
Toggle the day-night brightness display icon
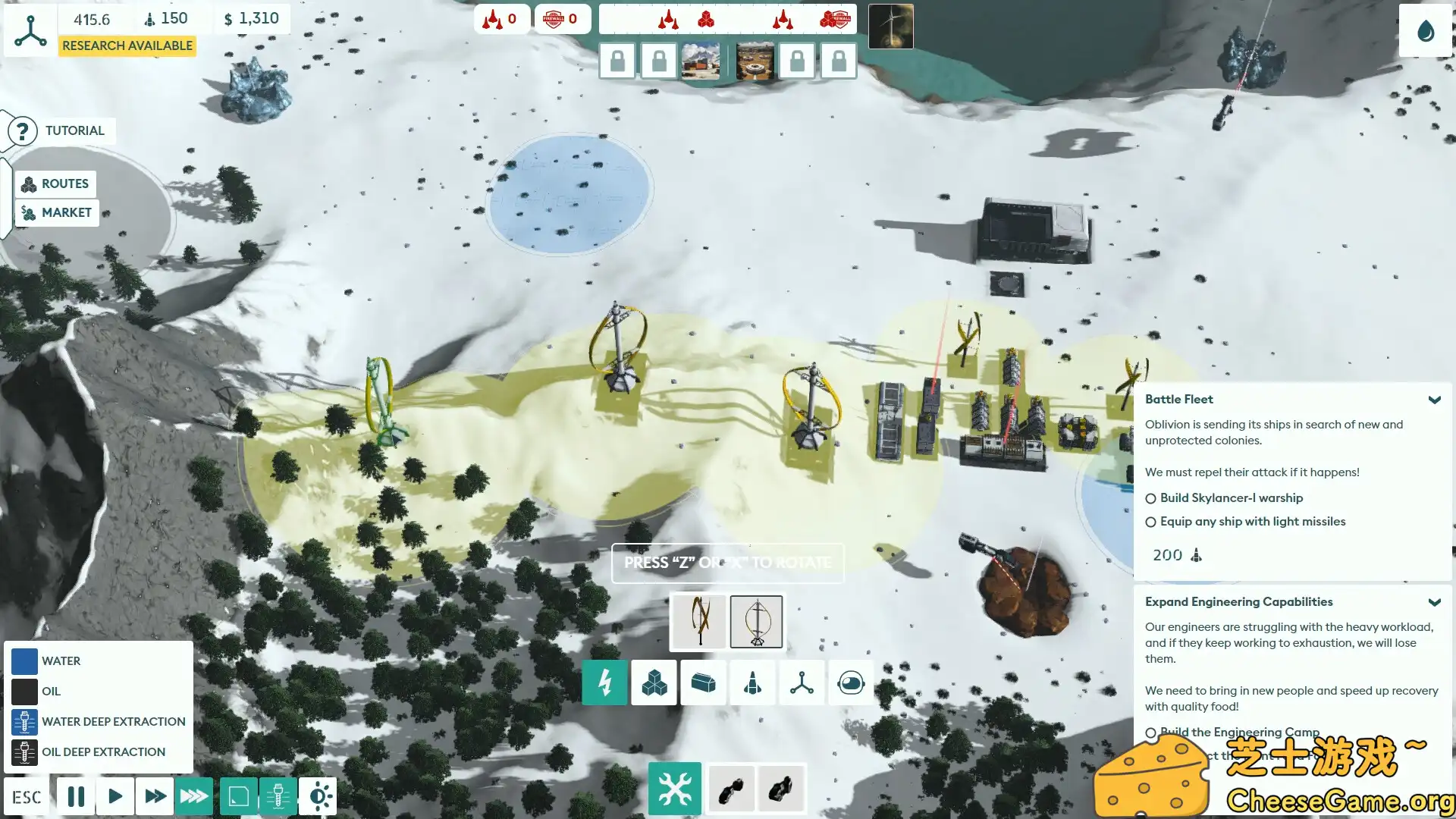318,796
